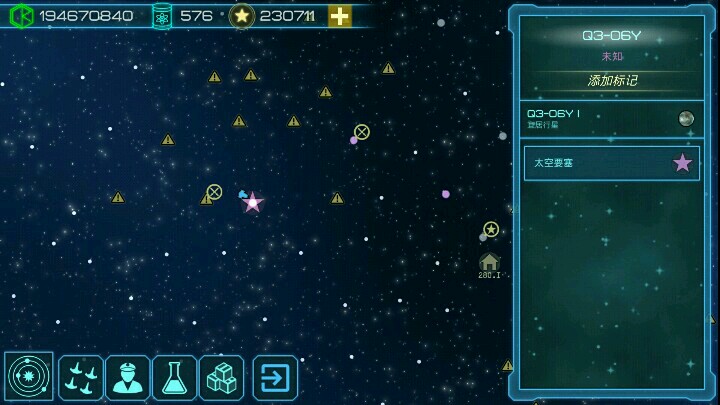Select the home base marker on map

(x=489, y=262)
